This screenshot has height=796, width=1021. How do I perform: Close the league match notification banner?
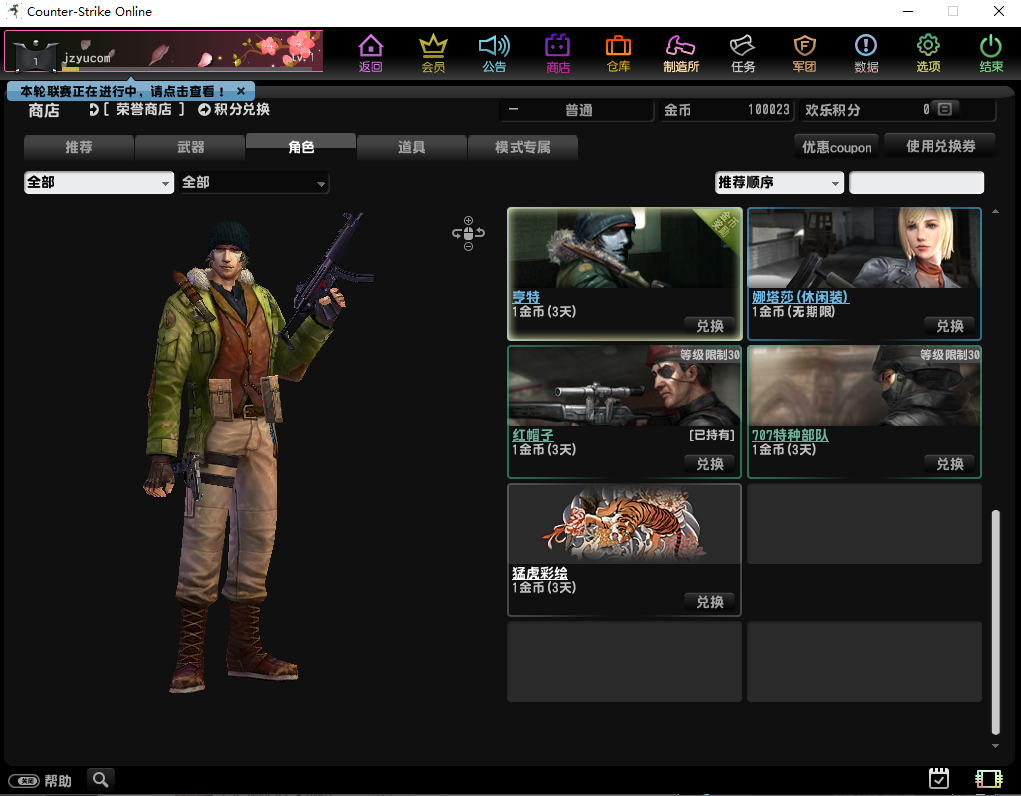tap(241, 91)
